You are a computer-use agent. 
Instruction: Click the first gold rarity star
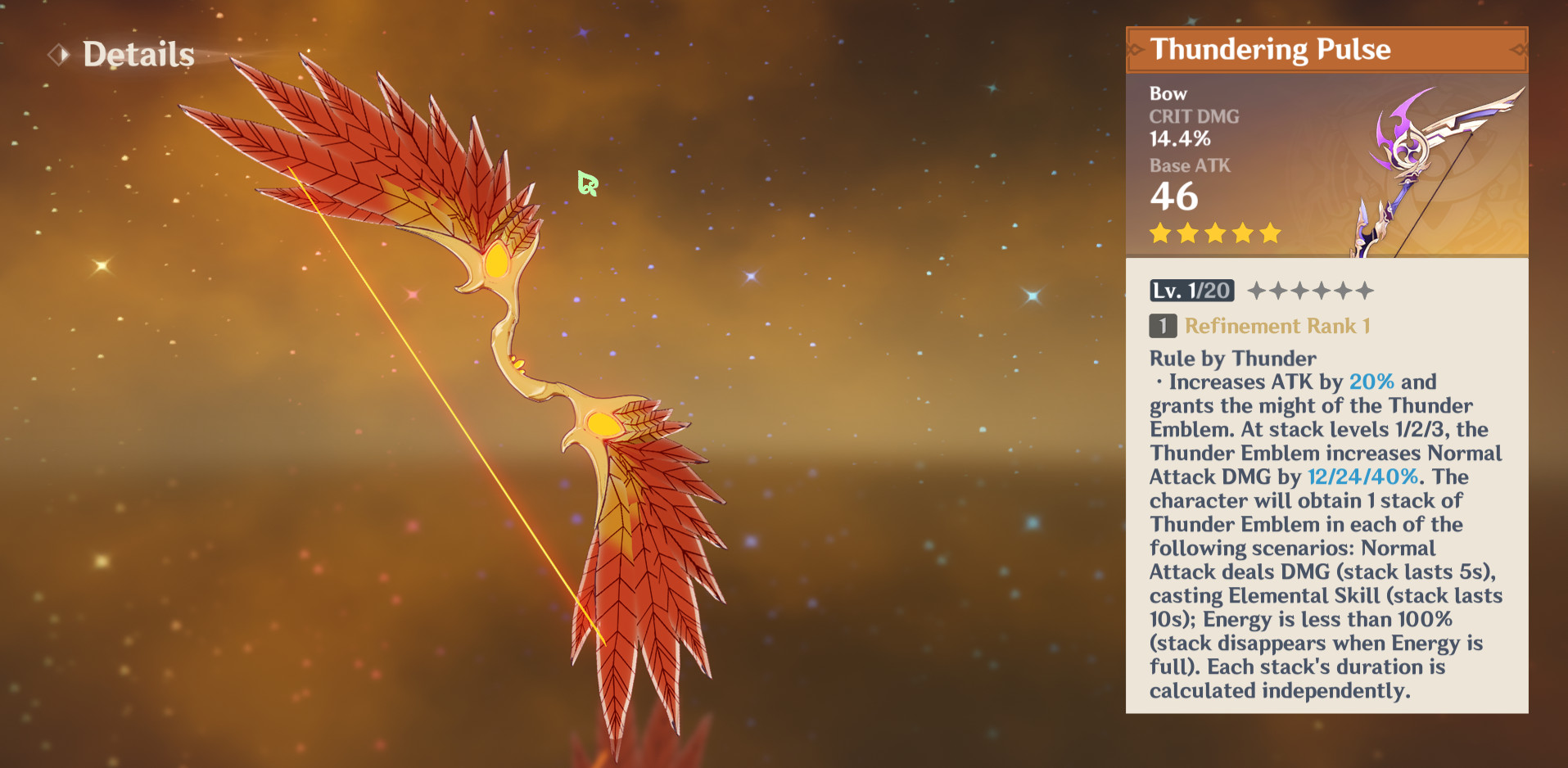(x=1159, y=233)
